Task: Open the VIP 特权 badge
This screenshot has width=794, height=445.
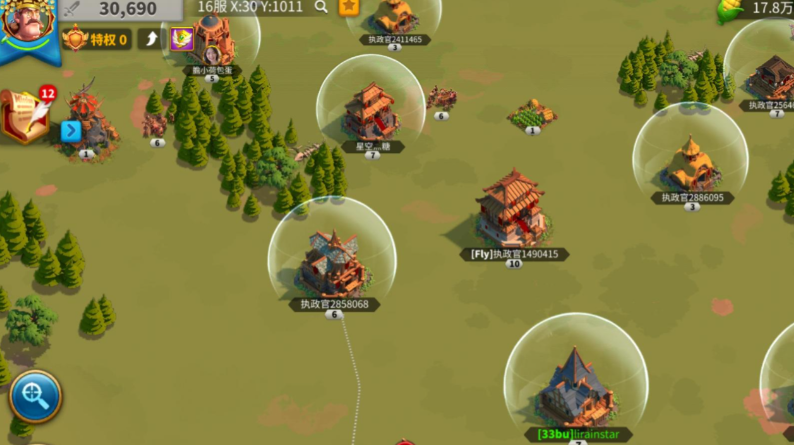Action: pos(97,40)
